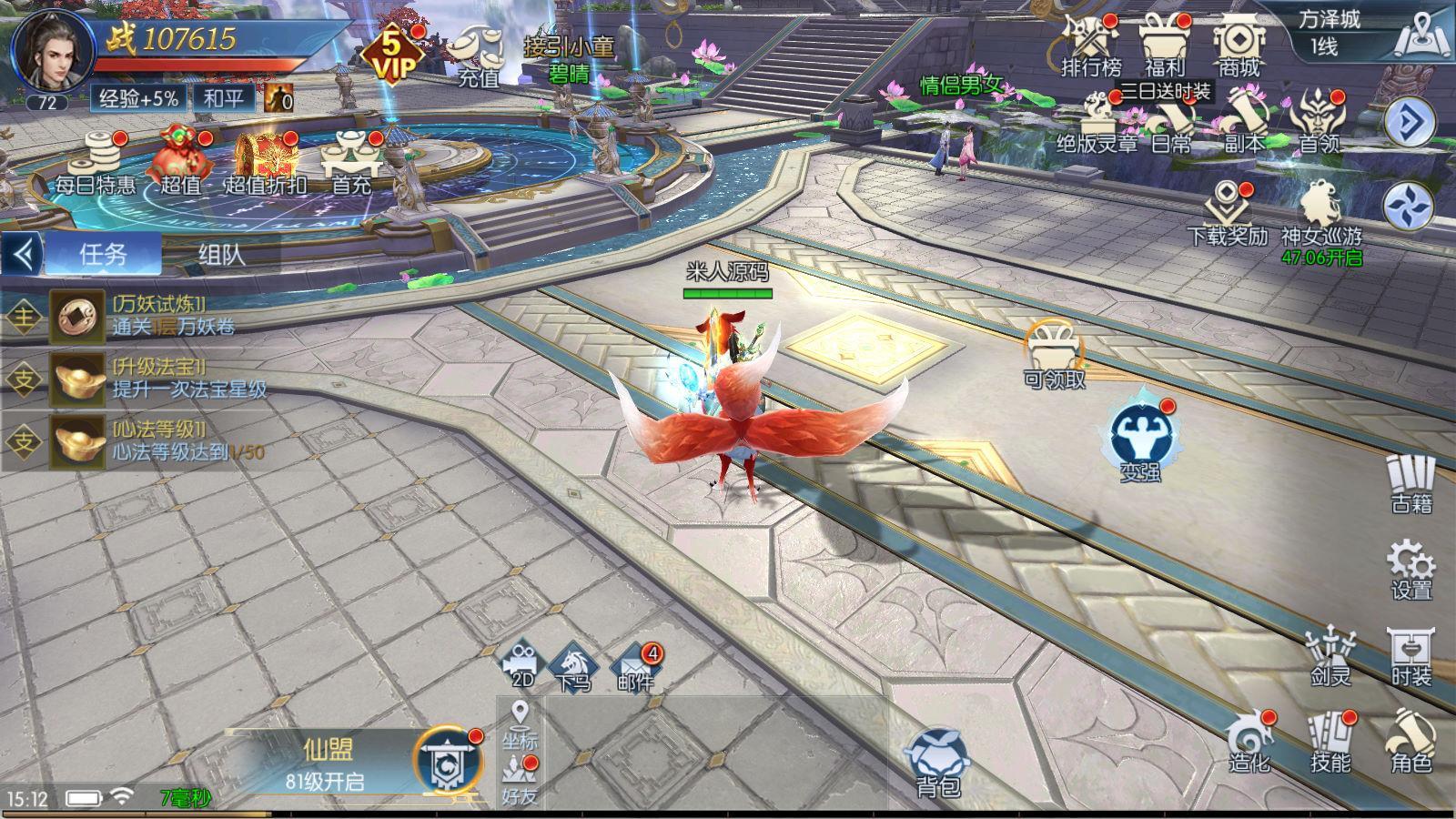Open the 邮件 mail icon
This screenshot has height=819, width=1456.
(634, 666)
